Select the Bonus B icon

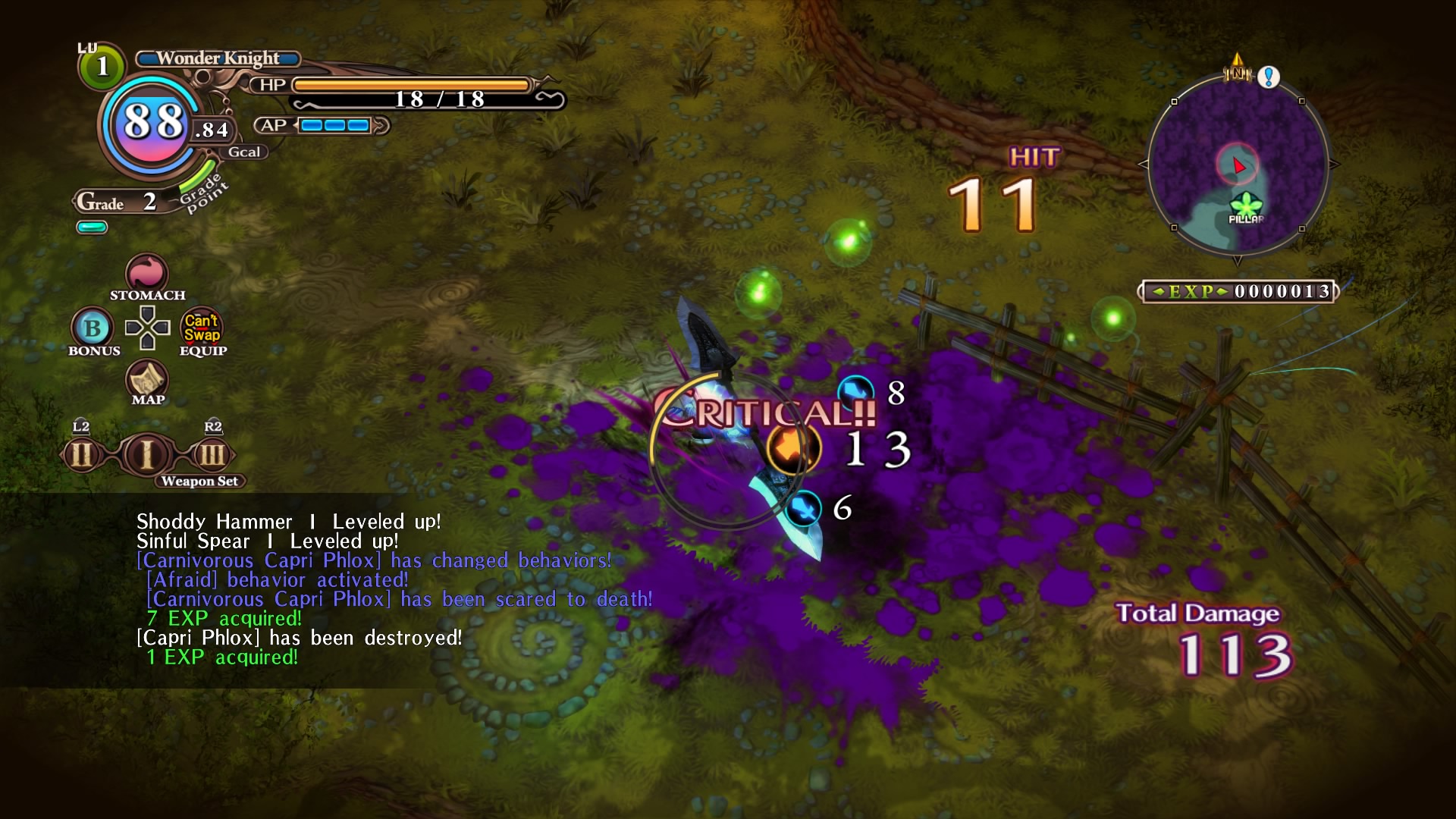pyautogui.click(x=93, y=328)
